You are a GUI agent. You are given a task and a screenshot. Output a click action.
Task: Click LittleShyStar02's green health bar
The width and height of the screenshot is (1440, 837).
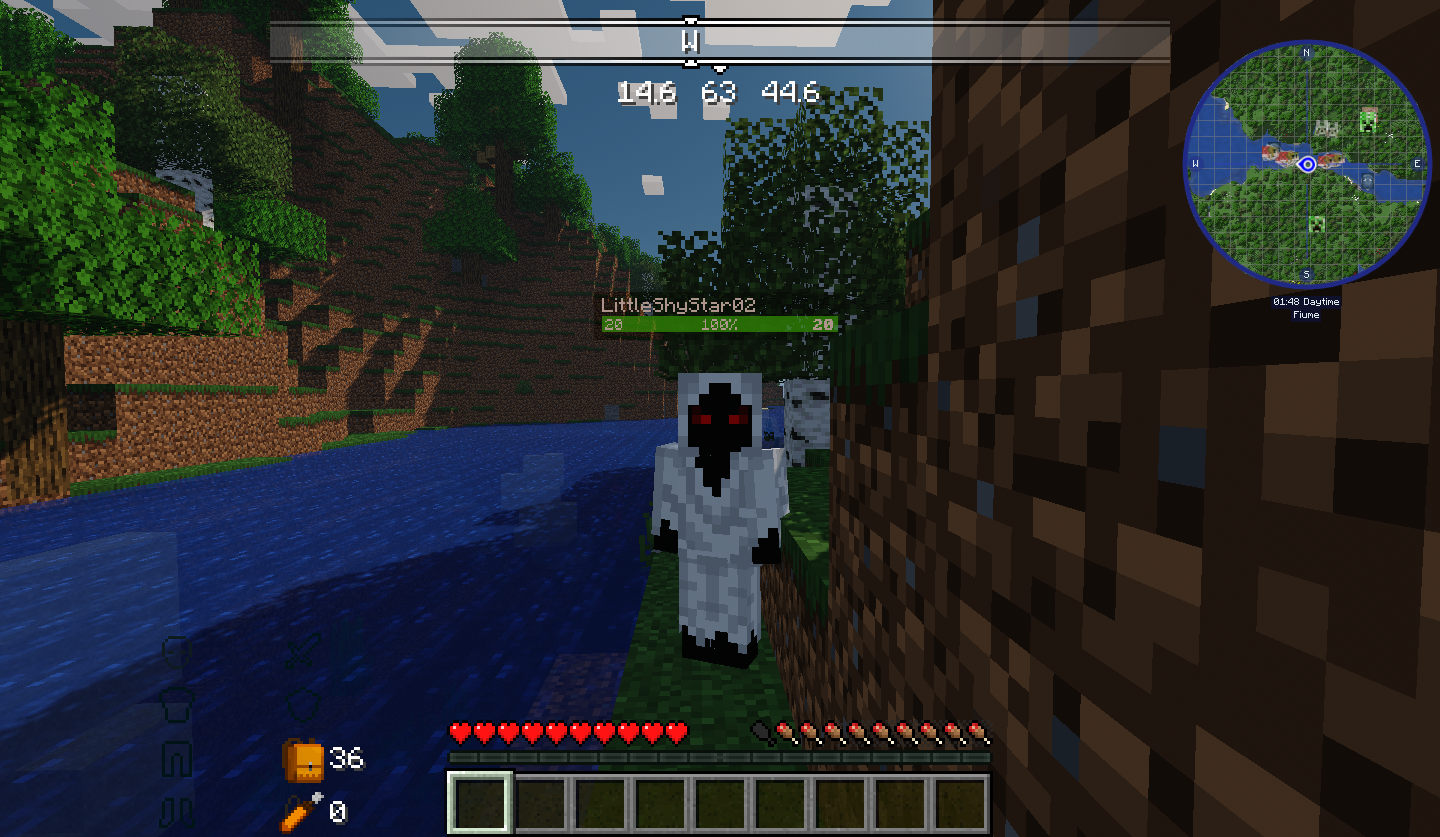(x=718, y=325)
